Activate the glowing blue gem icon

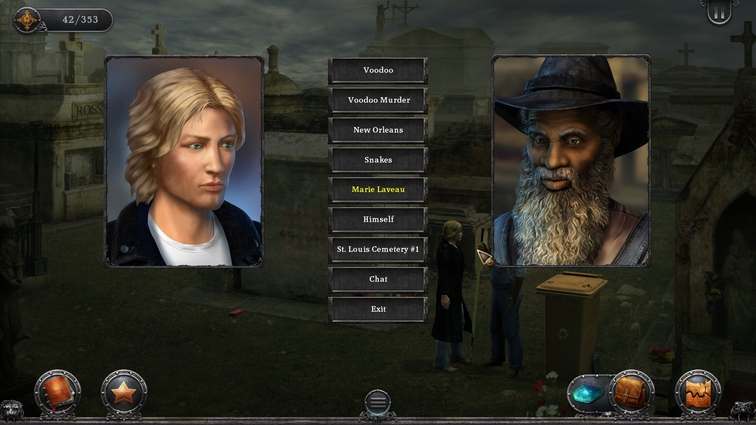click(586, 394)
